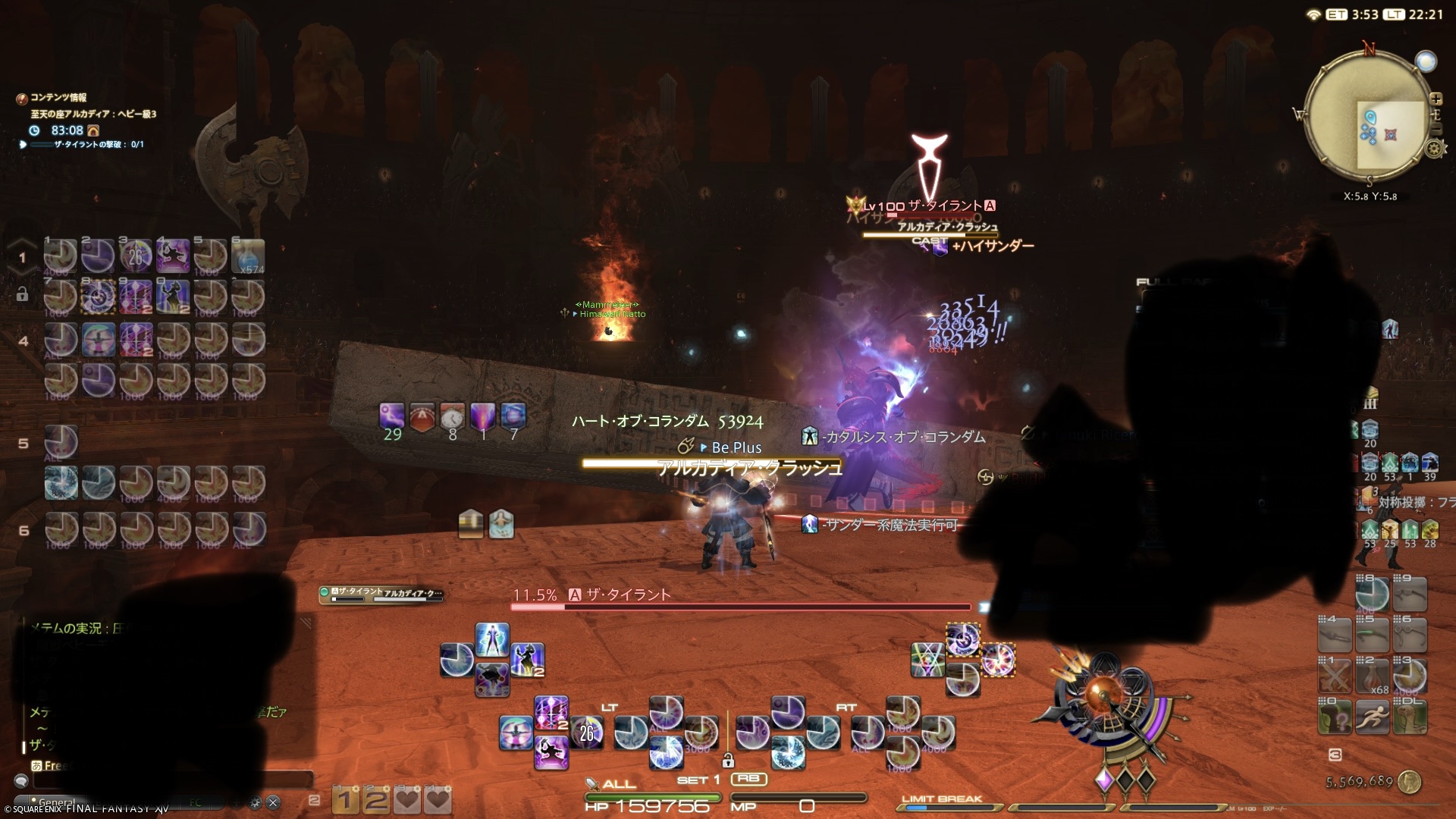Select the question-mark mount roulette icon
Screen dimensions: 1456x819
pos(1335,716)
